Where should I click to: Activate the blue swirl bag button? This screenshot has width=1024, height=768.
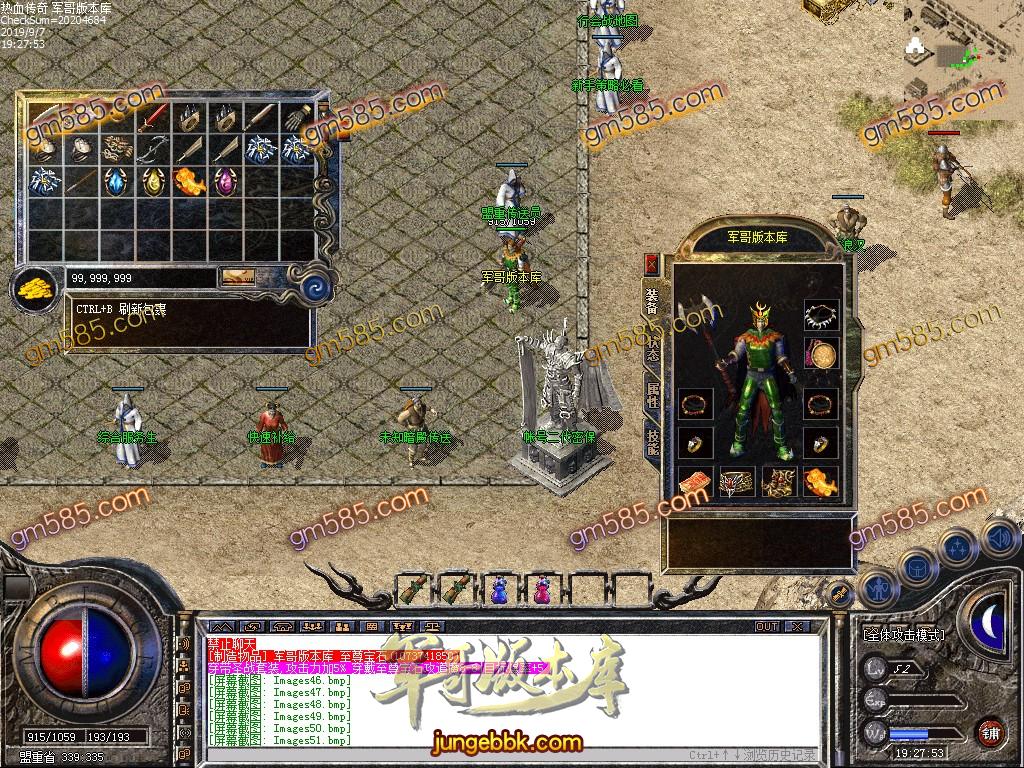(317, 285)
